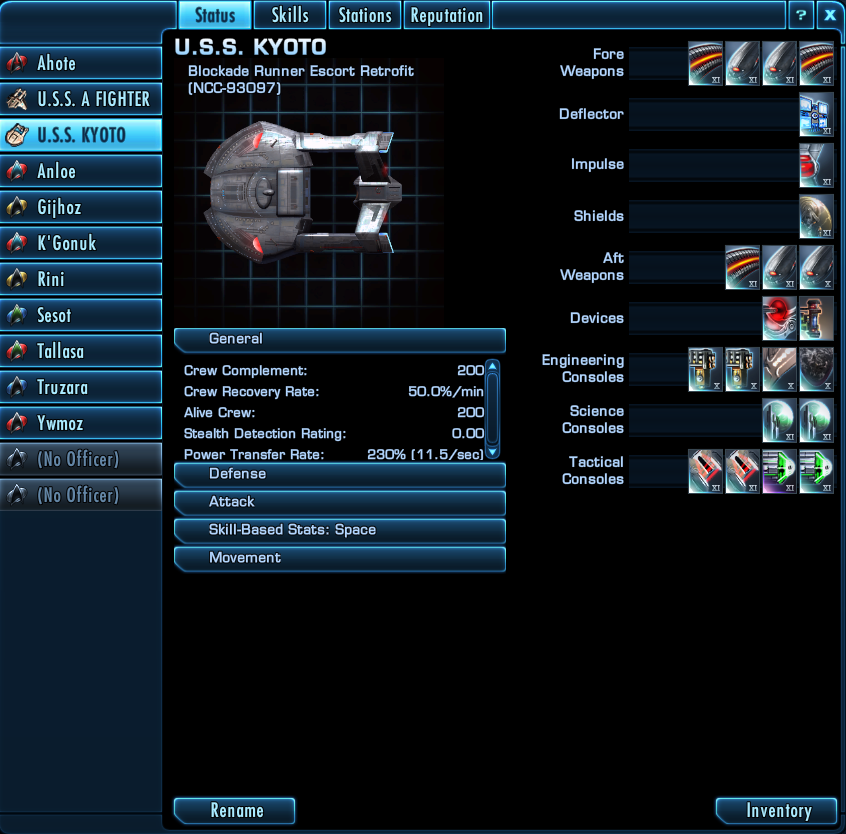Screen dimensions: 846x834
Task: Expand the Movement stats section
Action: point(340,558)
